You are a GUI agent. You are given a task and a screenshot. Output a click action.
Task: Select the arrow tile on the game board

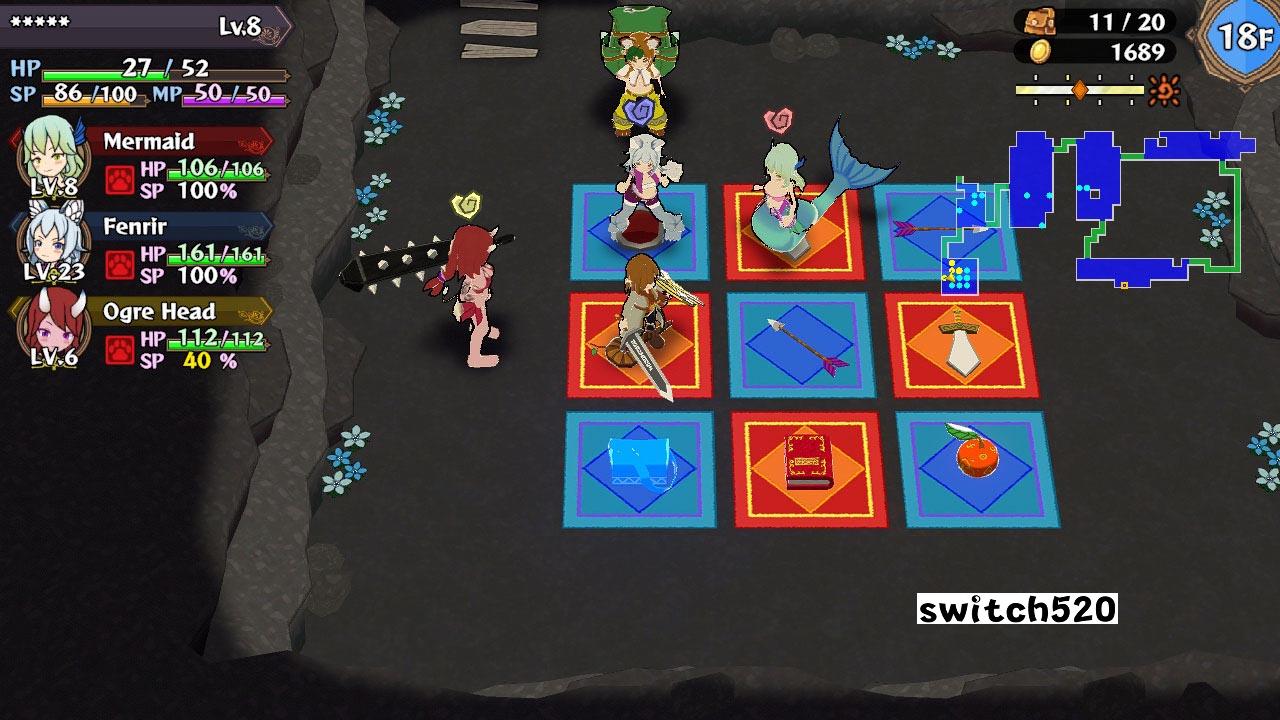(801, 342)
